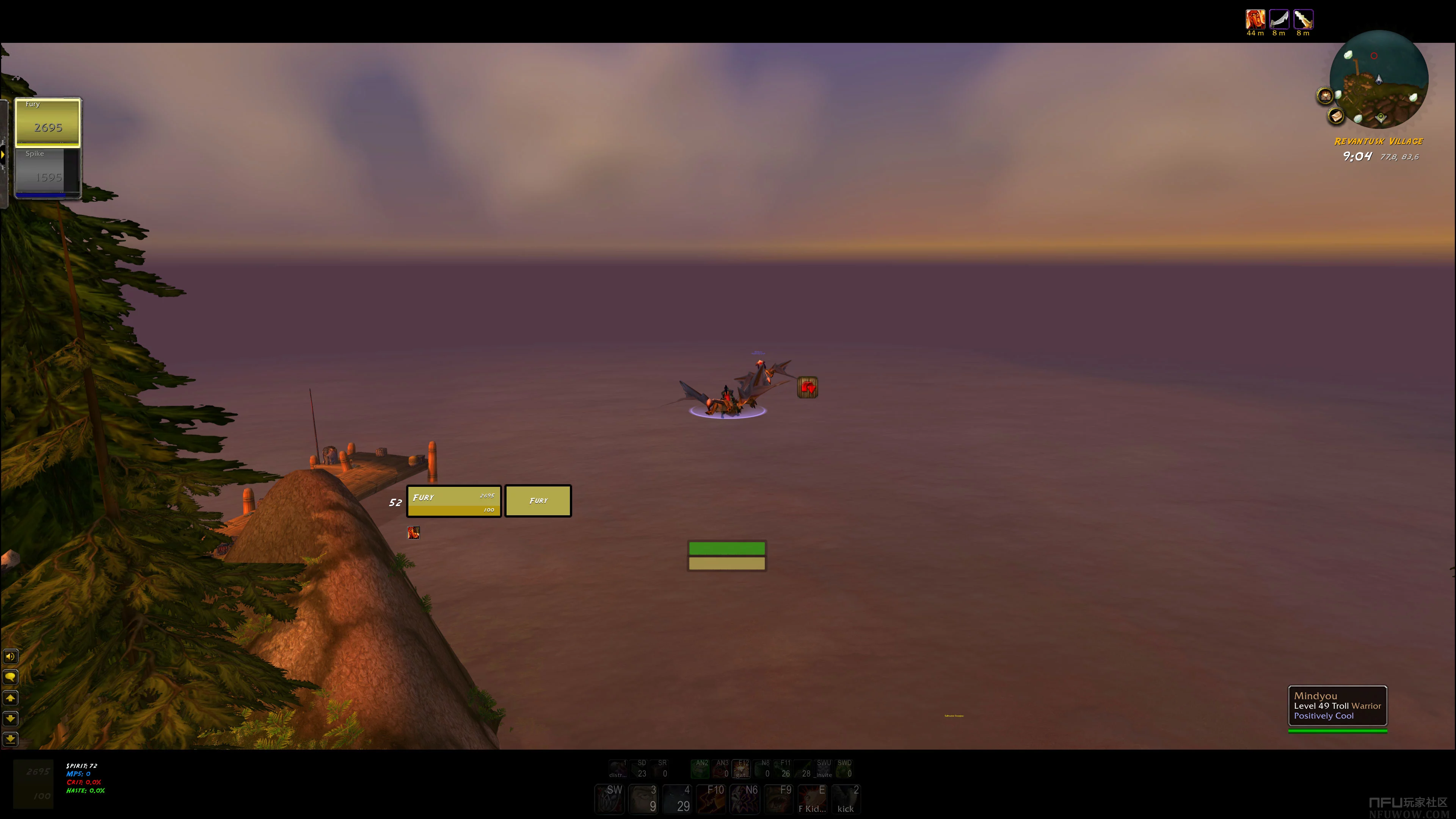
Task: Activate the F10 ability slot
Action: point(711,799)
